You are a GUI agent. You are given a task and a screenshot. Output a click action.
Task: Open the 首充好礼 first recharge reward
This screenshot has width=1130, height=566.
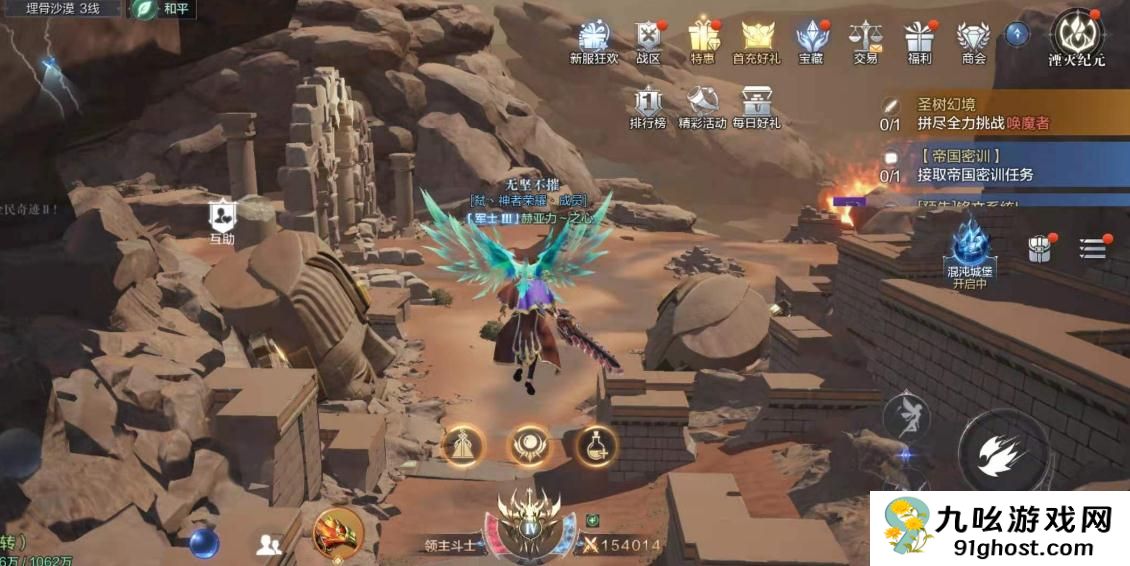click(x=757, y=38)
